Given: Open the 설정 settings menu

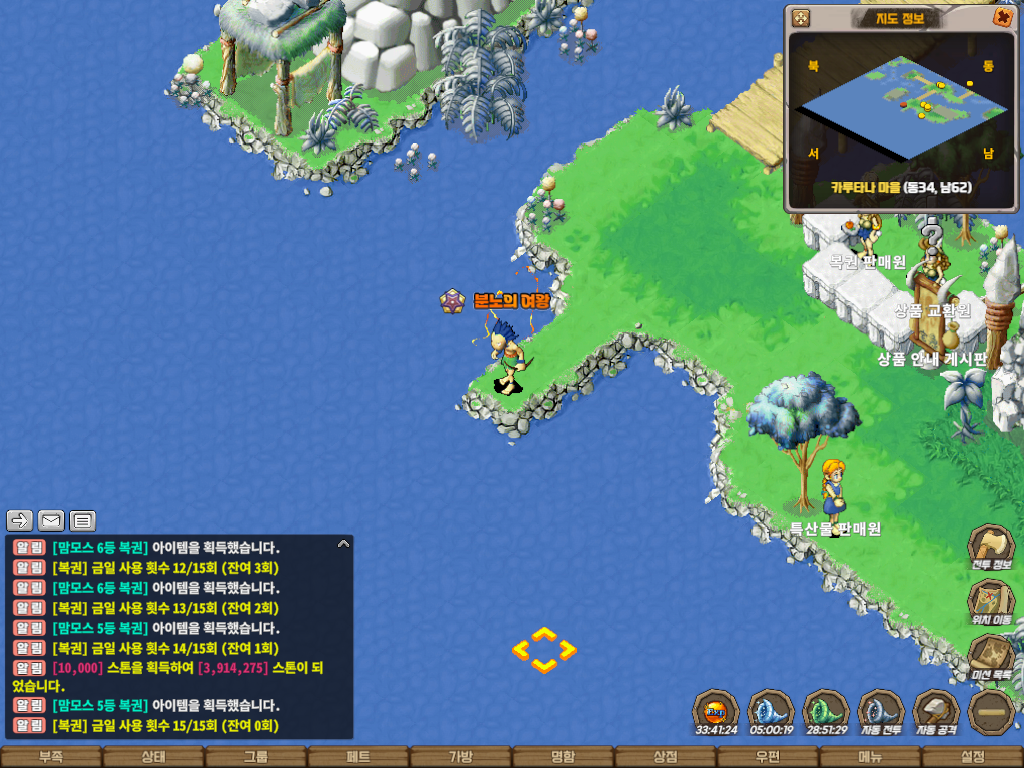Looking at the screenshot, I should click(972, 757).
